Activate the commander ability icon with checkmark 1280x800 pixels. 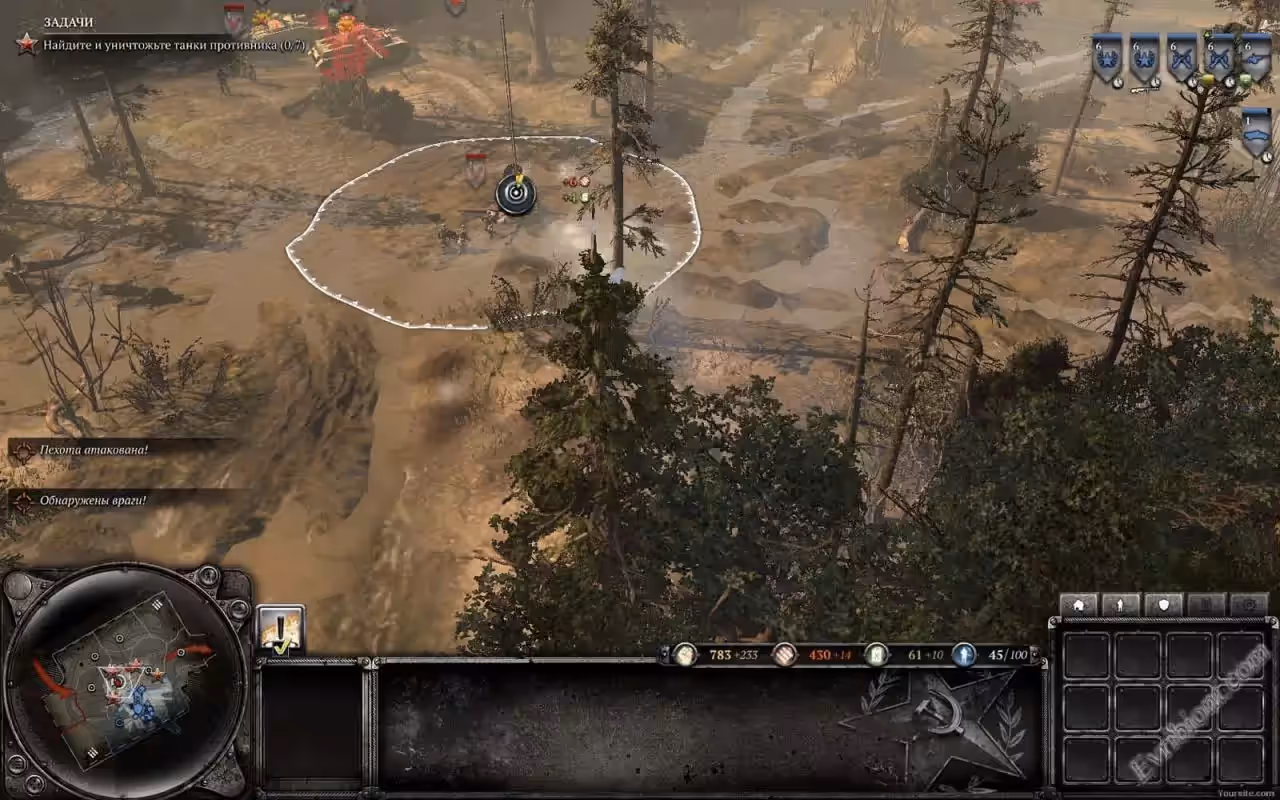pyautogui.click(x=280, y=630)
